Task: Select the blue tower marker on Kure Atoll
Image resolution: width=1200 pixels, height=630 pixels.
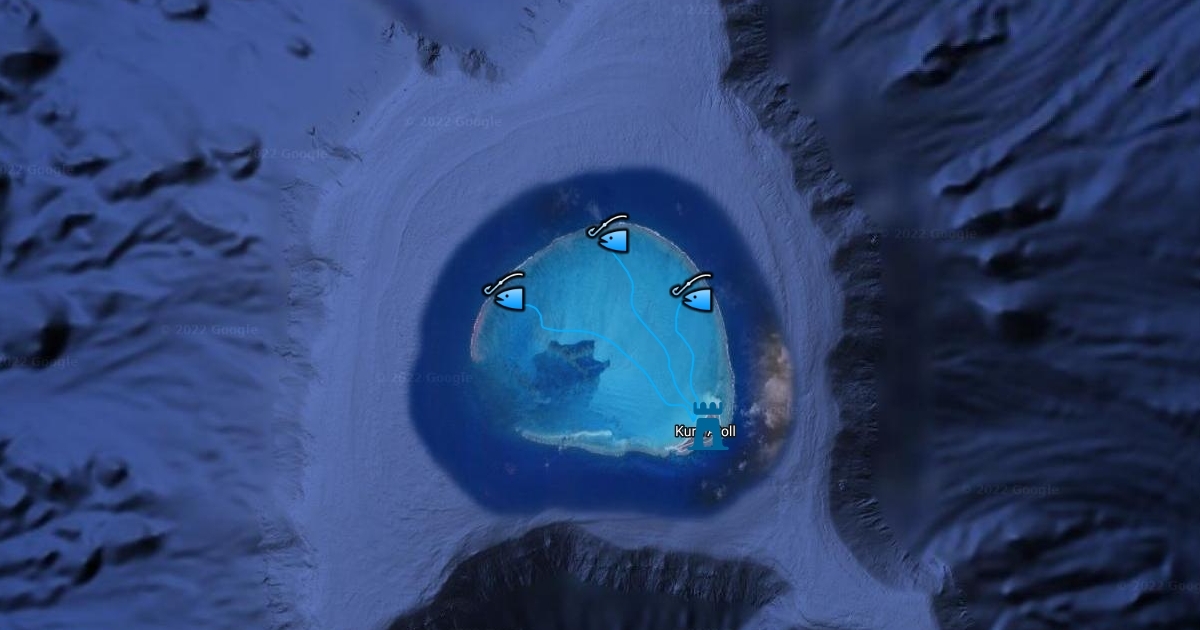Action: pyautogui.click(x=708, y=423)
